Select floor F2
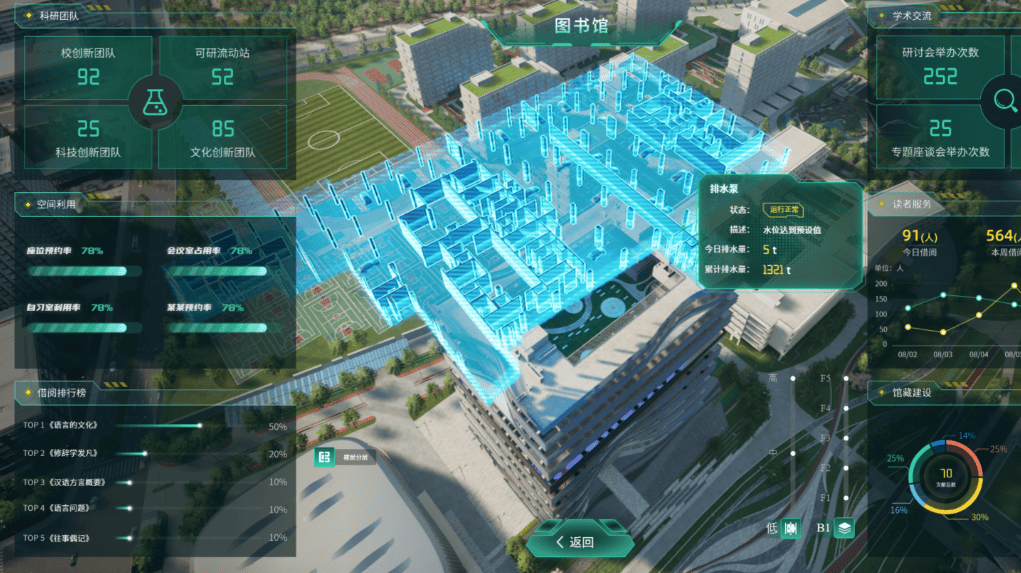 tap(846, 468)
